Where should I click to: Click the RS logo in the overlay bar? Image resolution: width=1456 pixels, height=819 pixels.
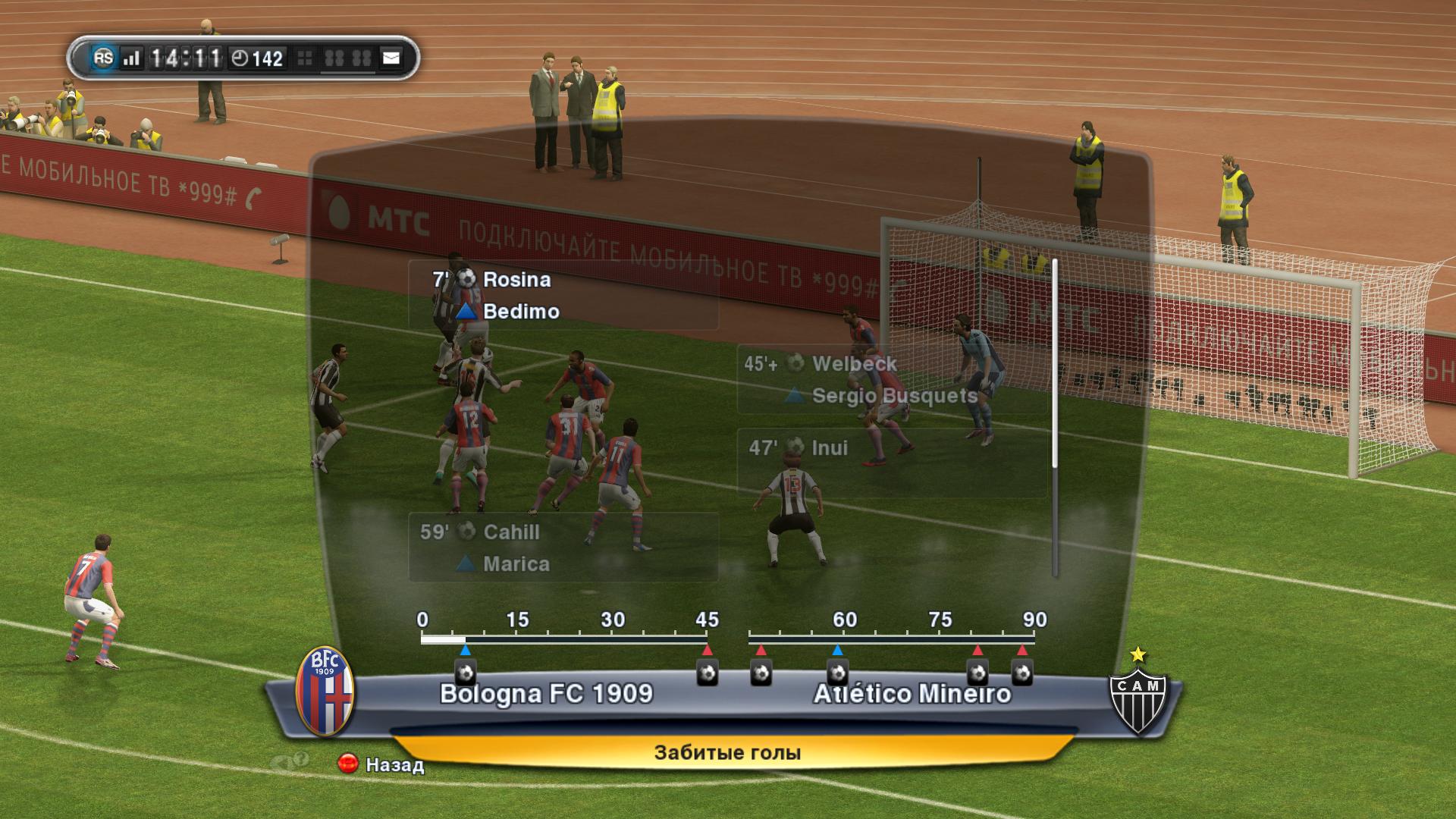[x=103, y=58]
